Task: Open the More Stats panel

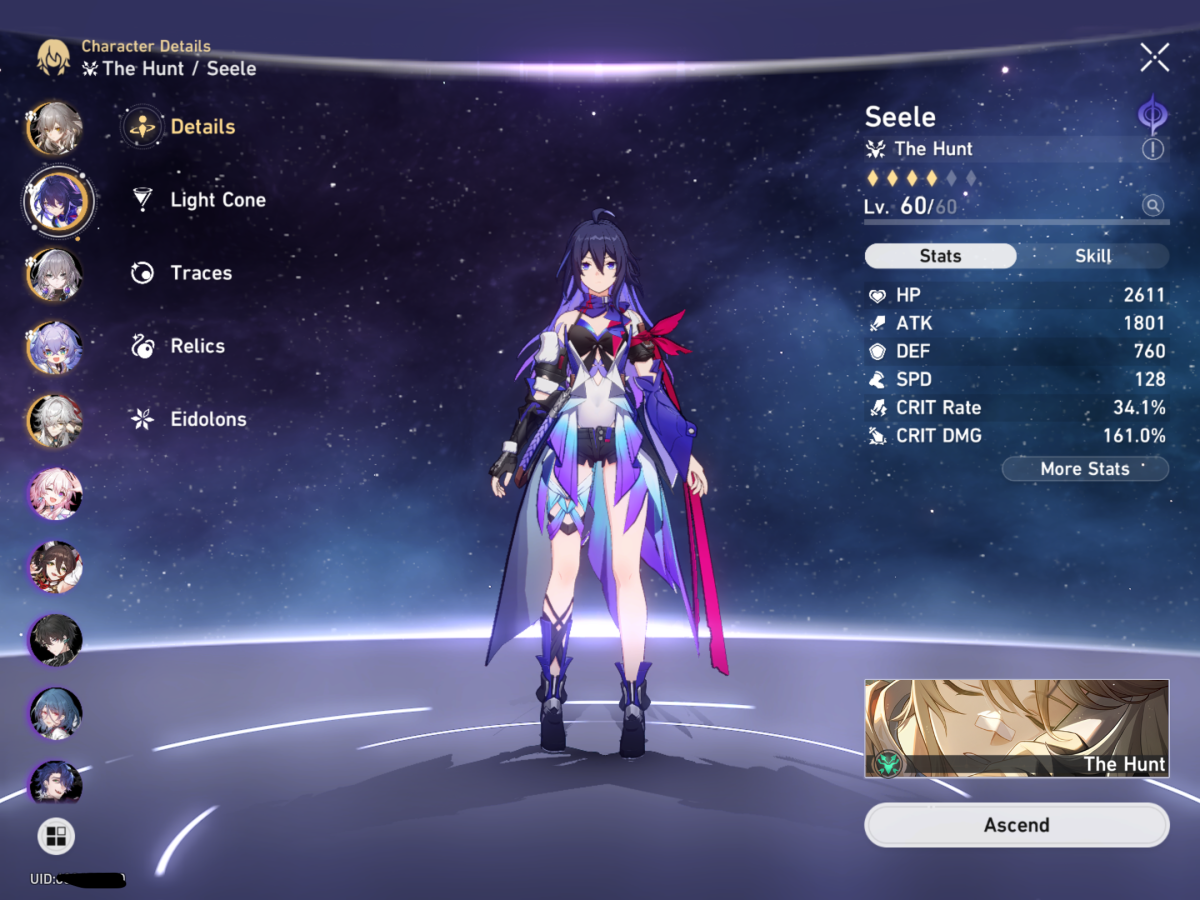Action: tap(1084, 469)
